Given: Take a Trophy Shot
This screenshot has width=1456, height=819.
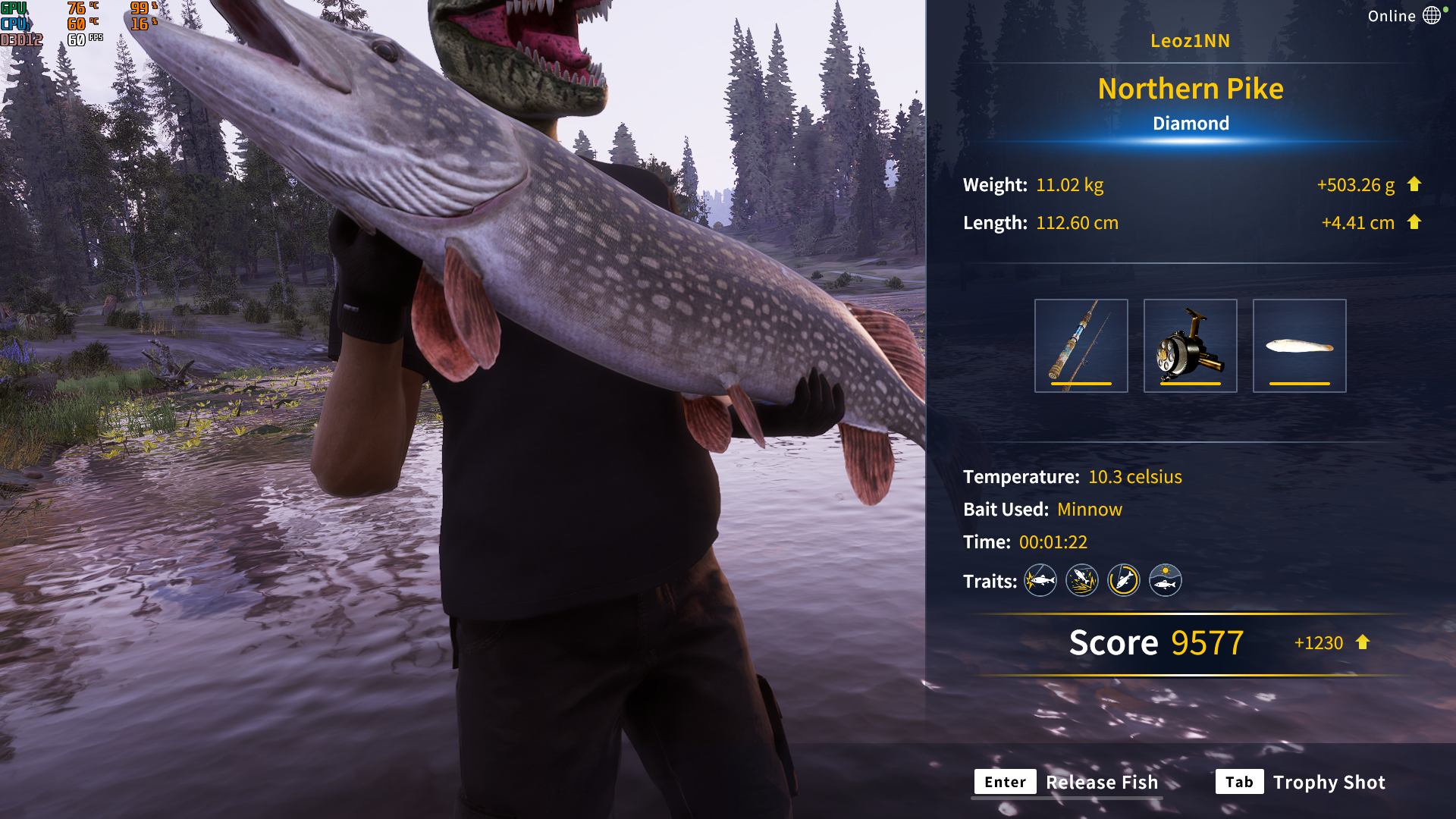Looking at the screenshot, I should click(x=1329, y=783).
